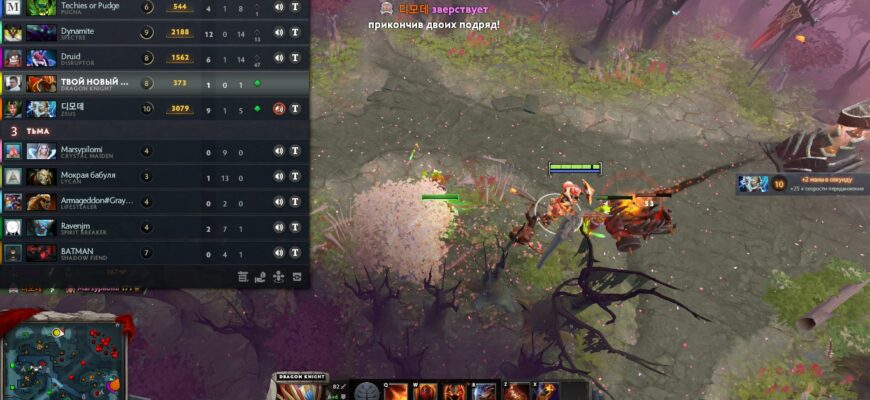Viewport: 870px width, 400px height.
Task: Select Druid's Disruptor scoreboard row
Action: [150, 58]
